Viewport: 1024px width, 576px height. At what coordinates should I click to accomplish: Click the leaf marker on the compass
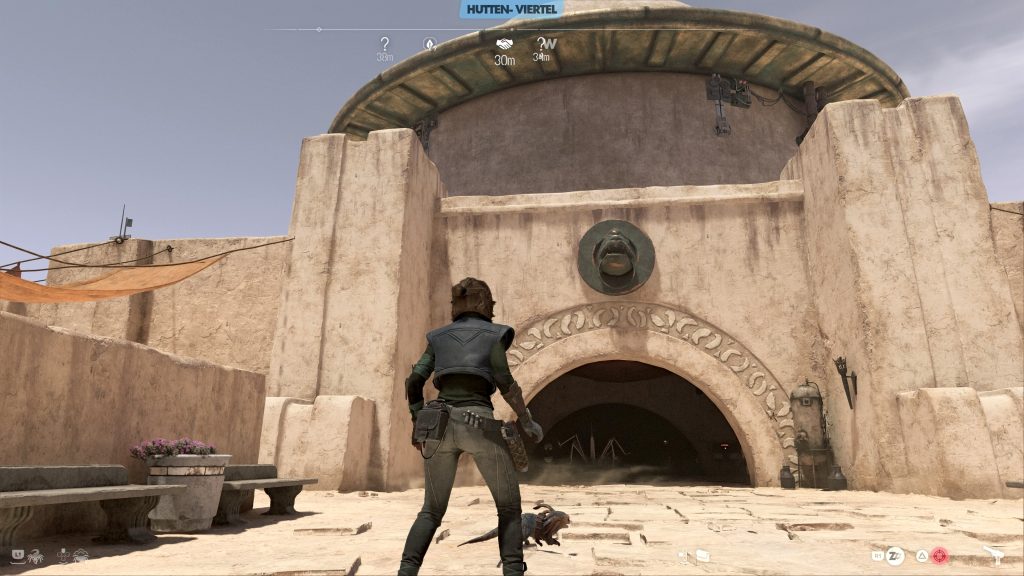[x=430, y=44]
